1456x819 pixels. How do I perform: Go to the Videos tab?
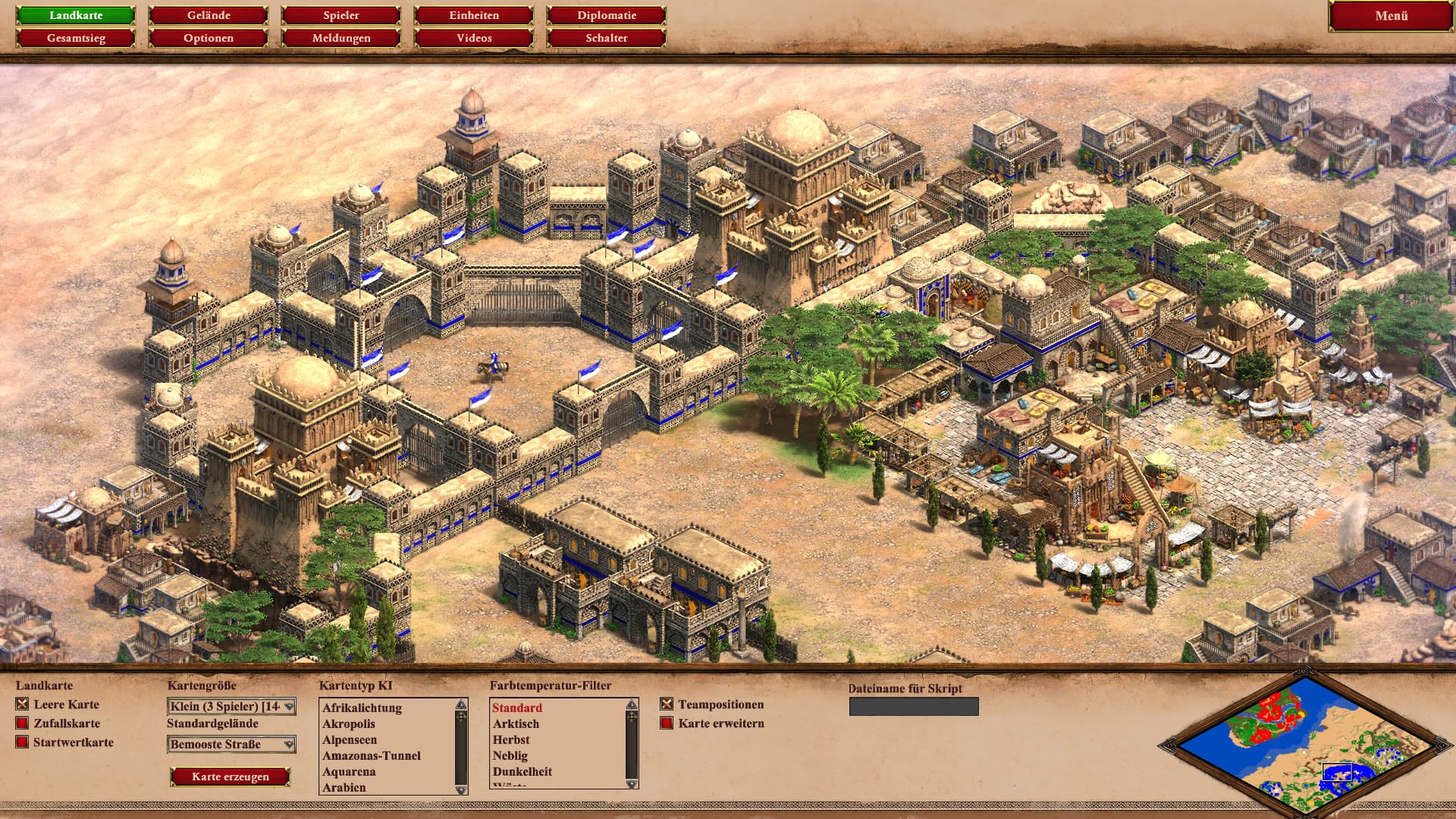[x=474, y=38]
